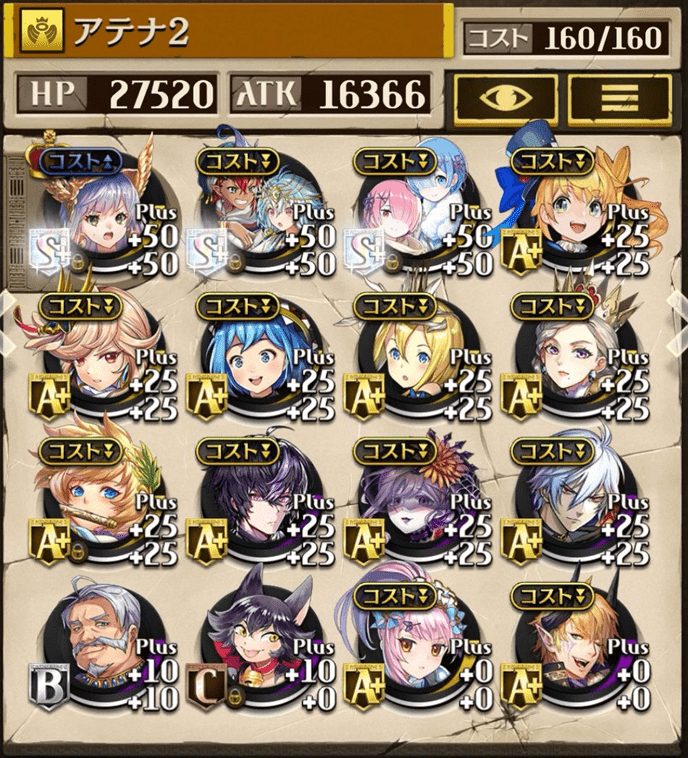688x758 pixels.
Task: Toggle the eye view button
Action: coord(505,98)
